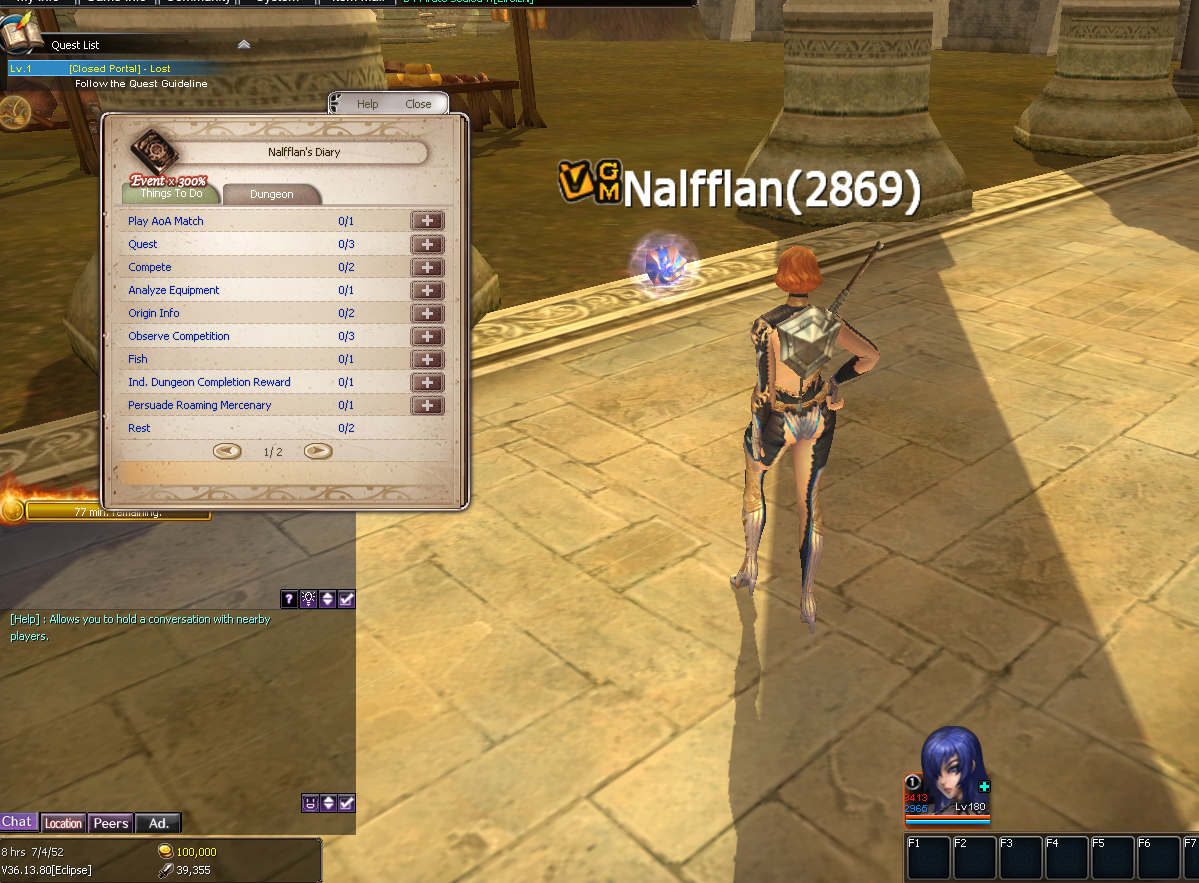Go to the next diary page
1199x883 pixels.
click(x=317, y=451)
